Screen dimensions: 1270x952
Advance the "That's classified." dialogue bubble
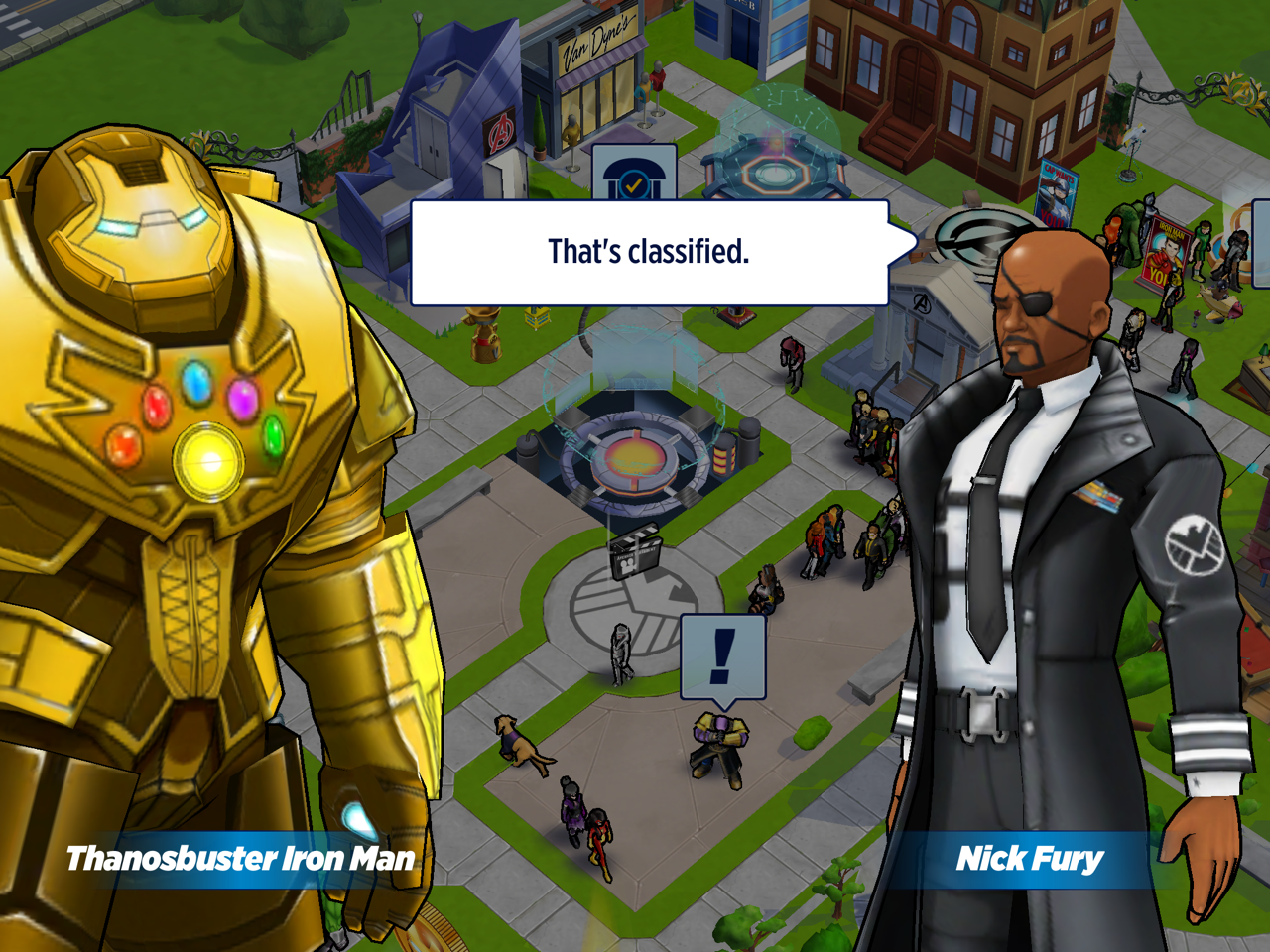649,253
